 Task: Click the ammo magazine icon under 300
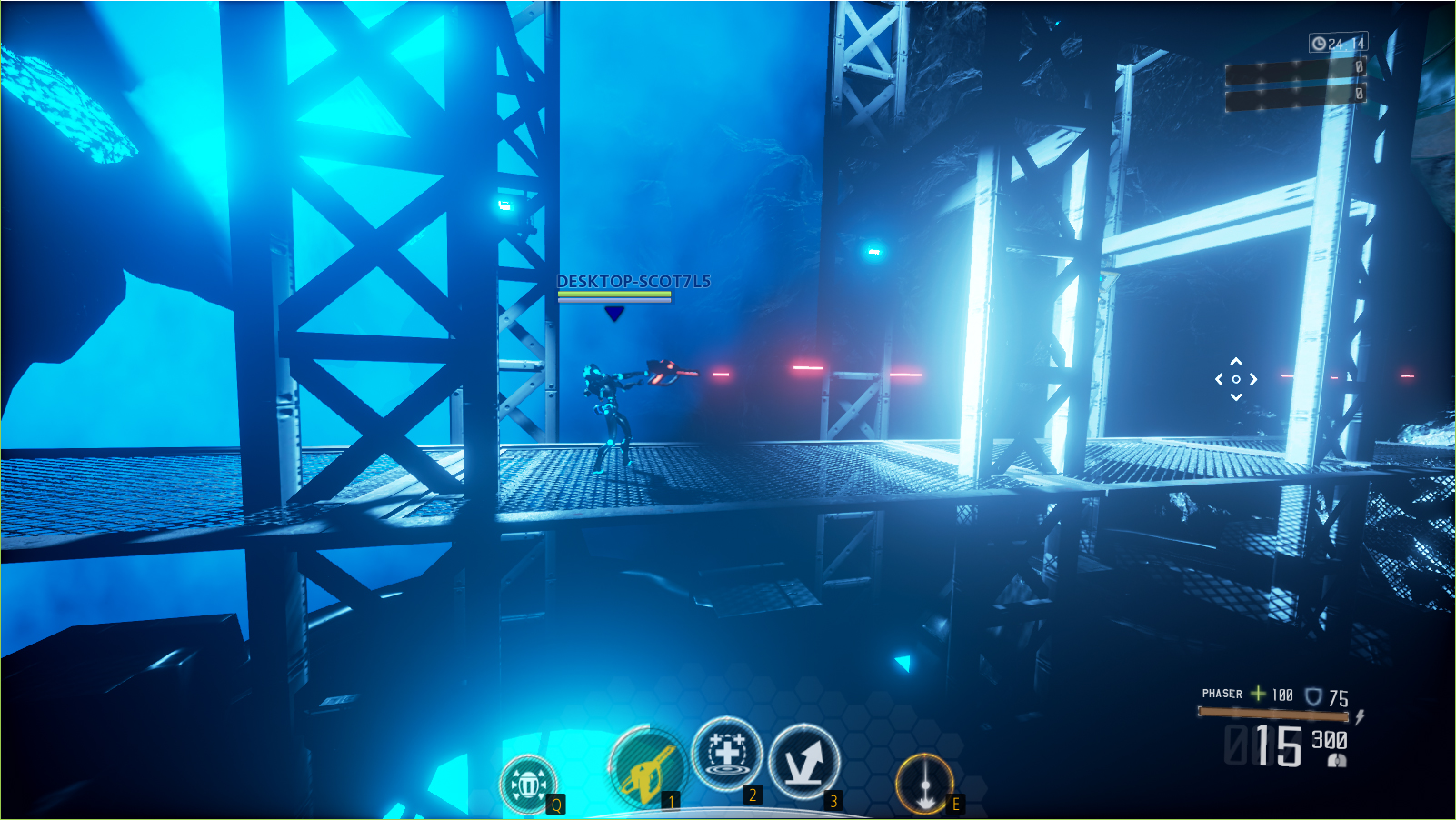point(1336,758)
